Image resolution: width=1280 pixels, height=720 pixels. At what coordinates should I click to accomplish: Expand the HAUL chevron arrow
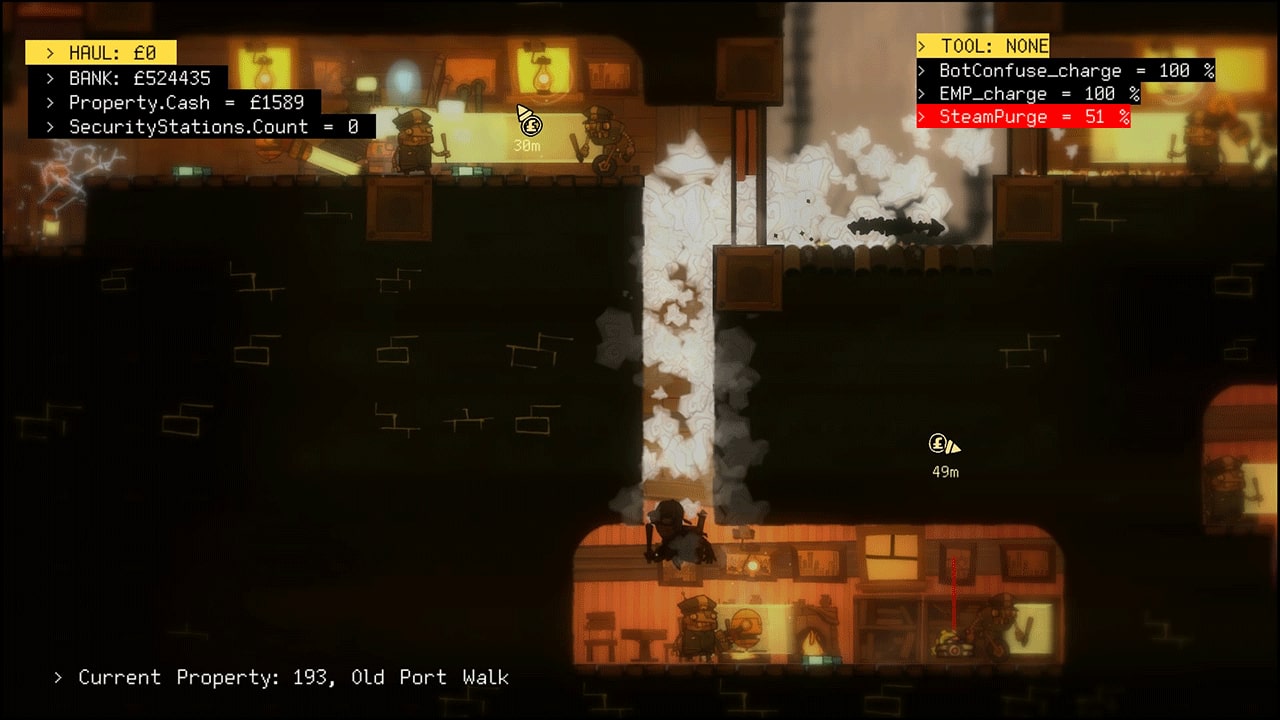coord(49,52)
